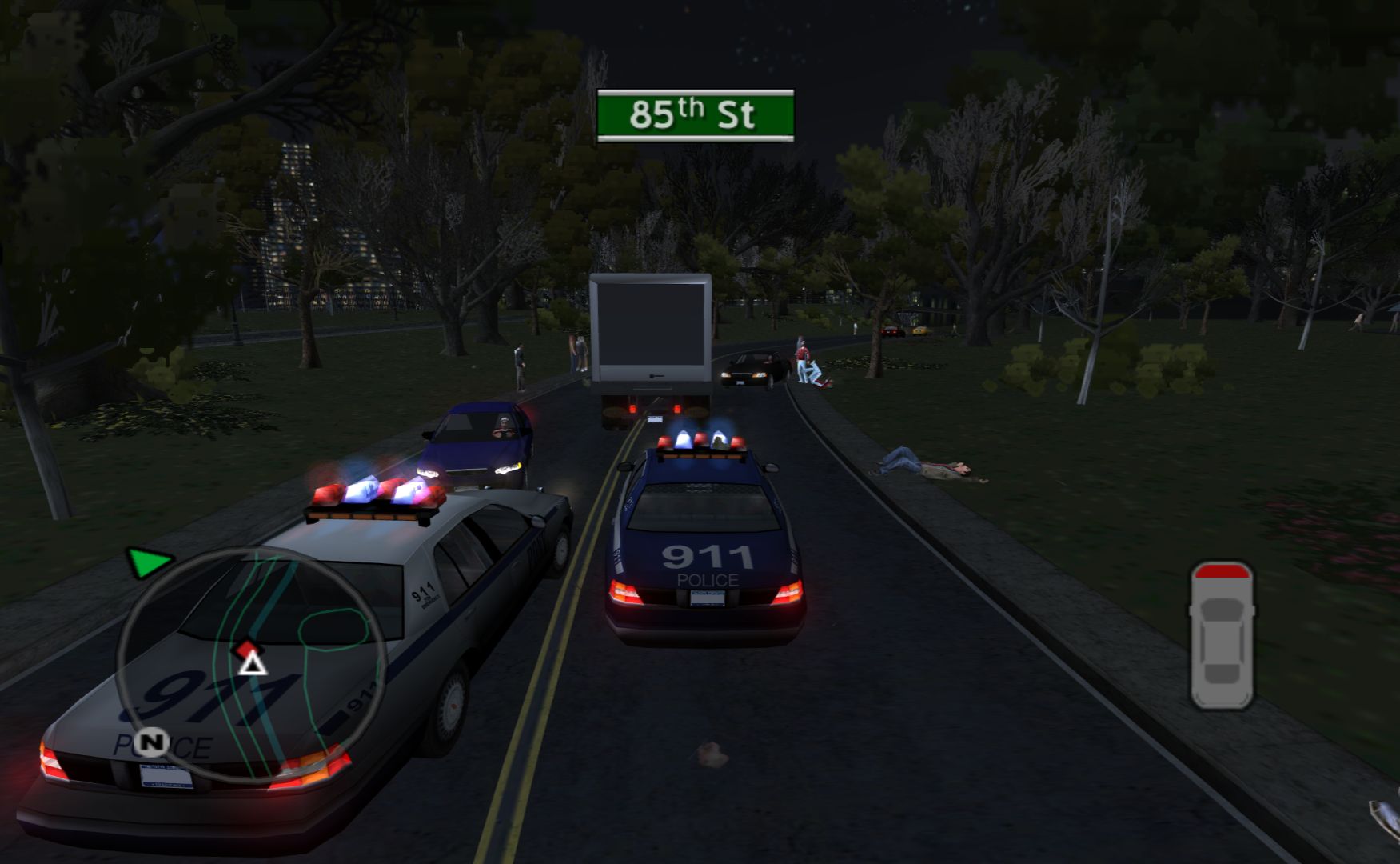Click the 85th St street name sign
The image size is (1400, 864).
[x=695, y=115]
